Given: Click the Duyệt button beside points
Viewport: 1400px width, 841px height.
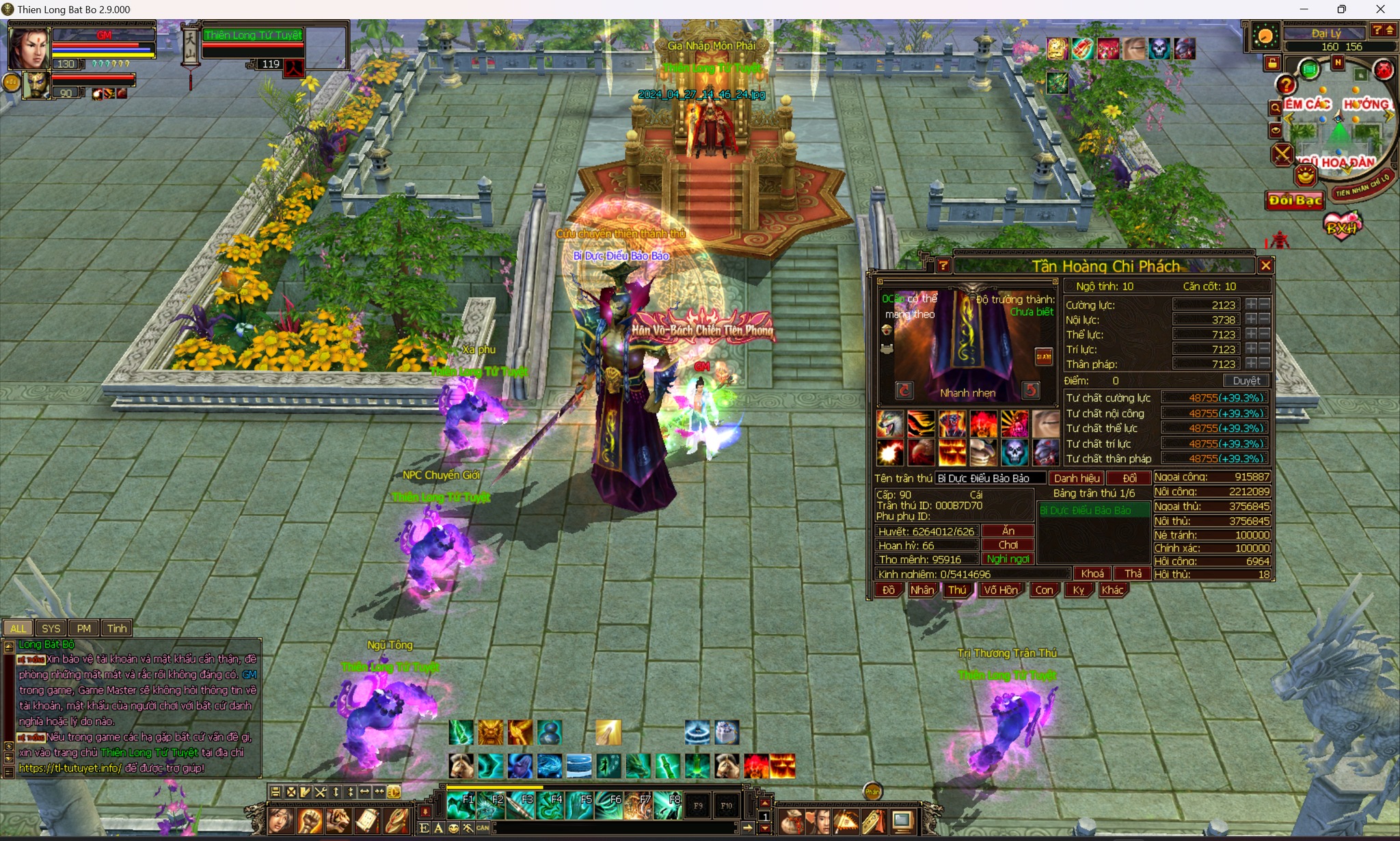Looking at the screenshot, I should pos(1246,381).
